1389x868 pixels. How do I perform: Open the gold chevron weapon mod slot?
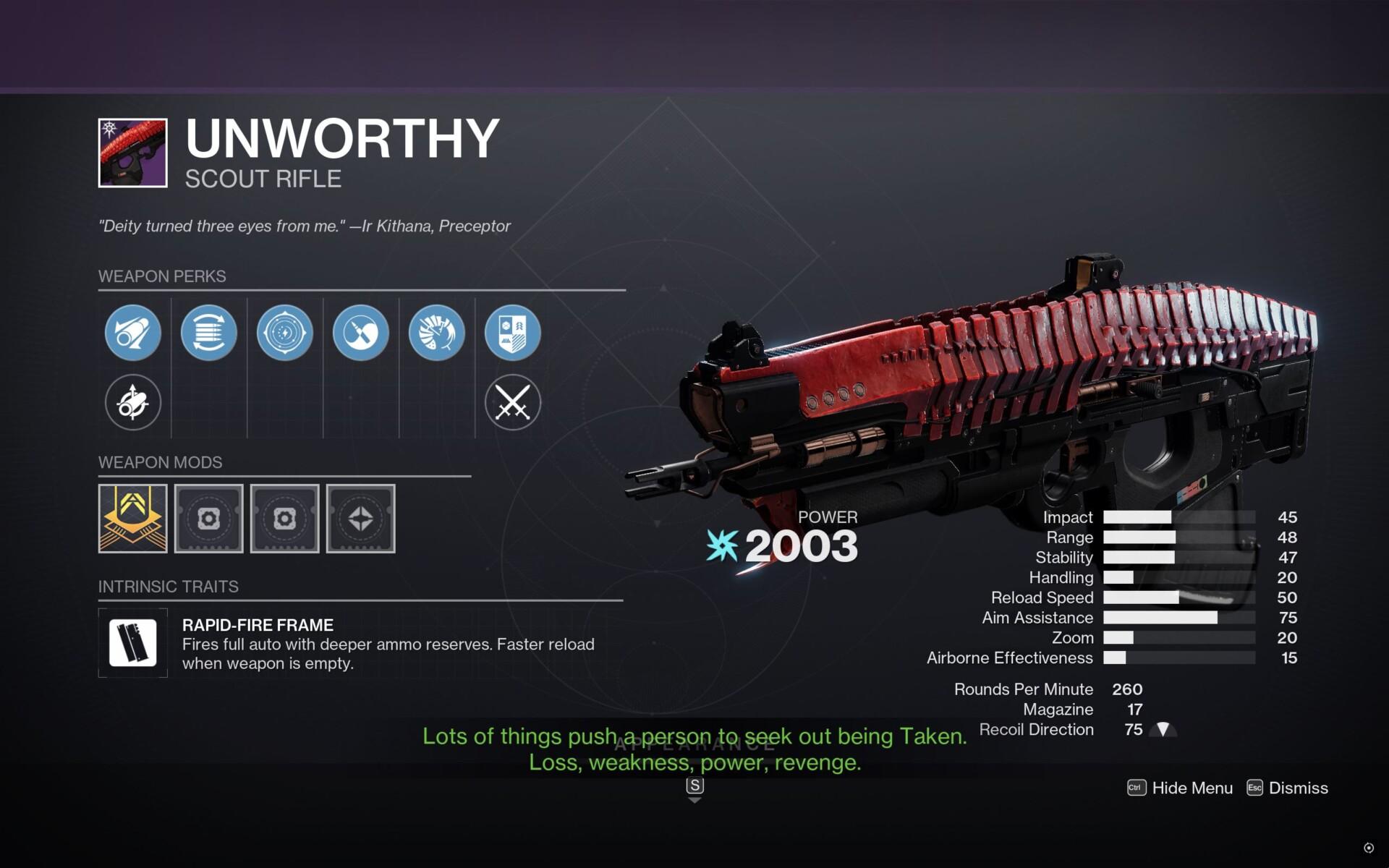click(x=132, y=519)
